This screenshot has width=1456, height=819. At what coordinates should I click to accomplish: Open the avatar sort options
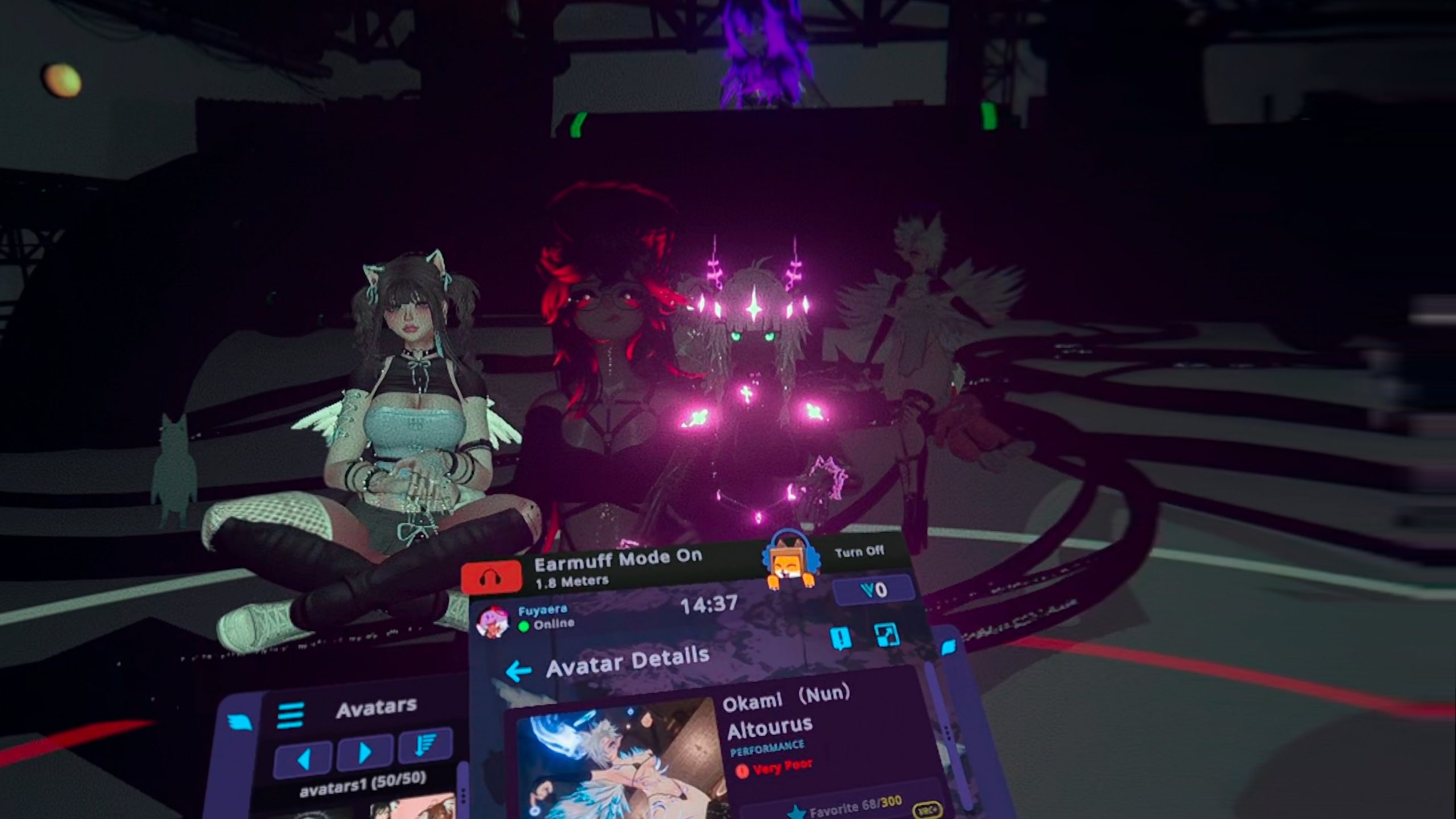(425, 746)
